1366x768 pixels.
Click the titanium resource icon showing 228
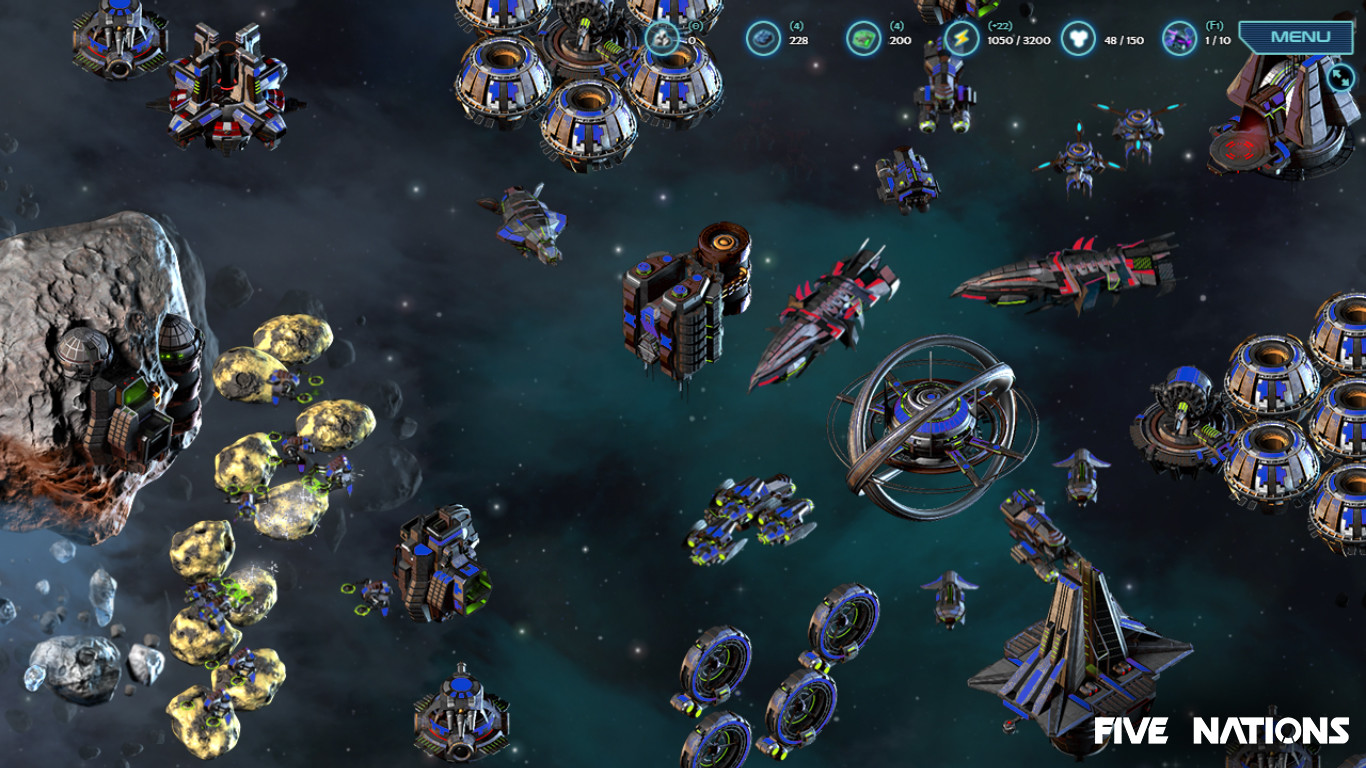(x=763, y=35)
